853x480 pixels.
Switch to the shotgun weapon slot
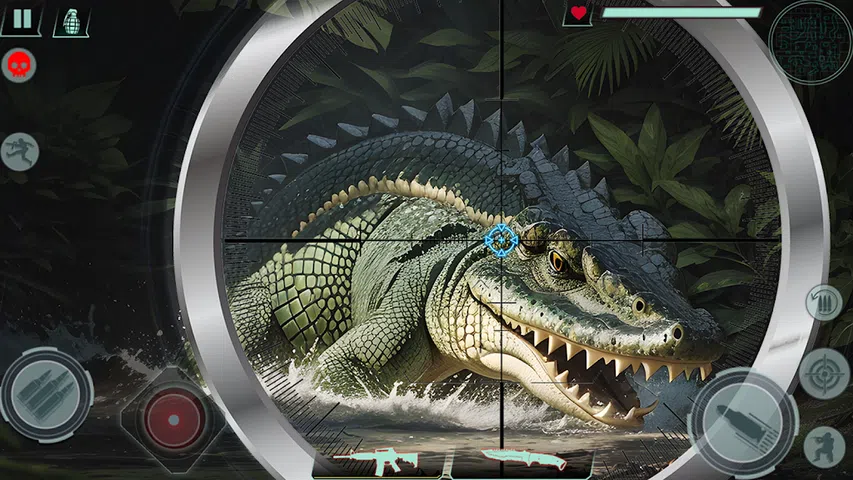(x=523, y=460)
